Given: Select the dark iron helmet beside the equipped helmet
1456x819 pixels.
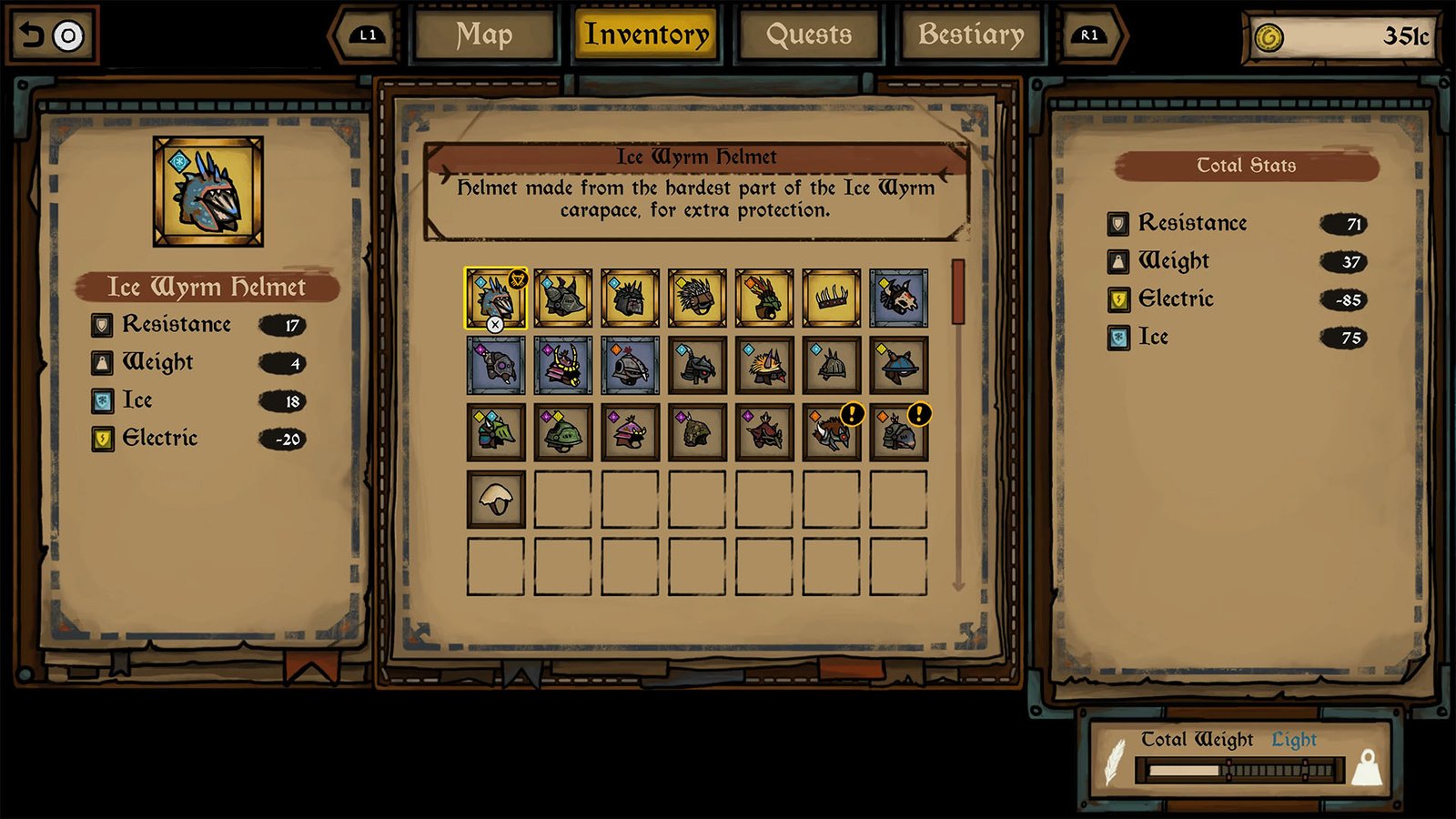Looking at the screenshot, I should (561, 296).
